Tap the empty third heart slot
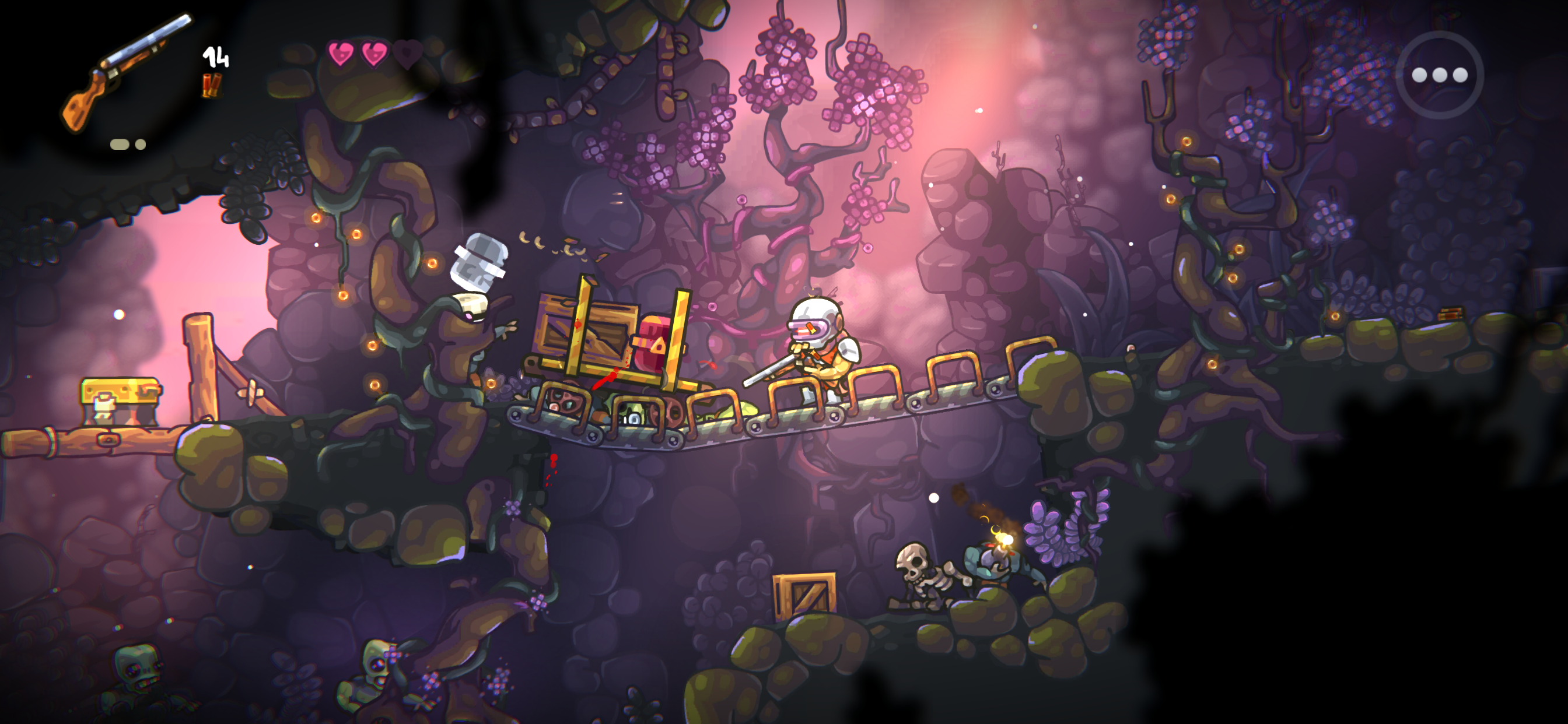 [407, 54]
